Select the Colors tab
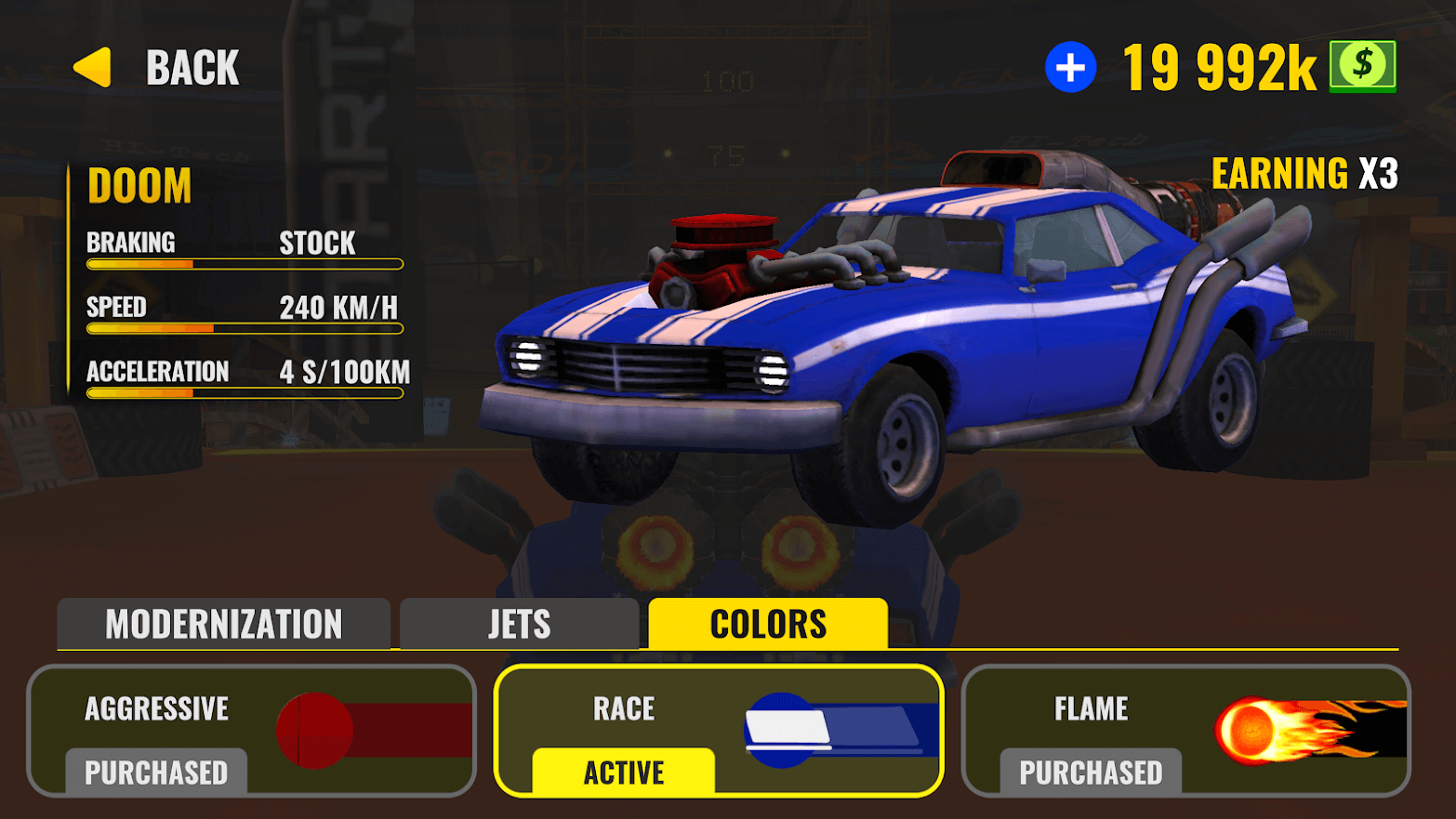Screen dimensions: 1456x819 [768, 624]
